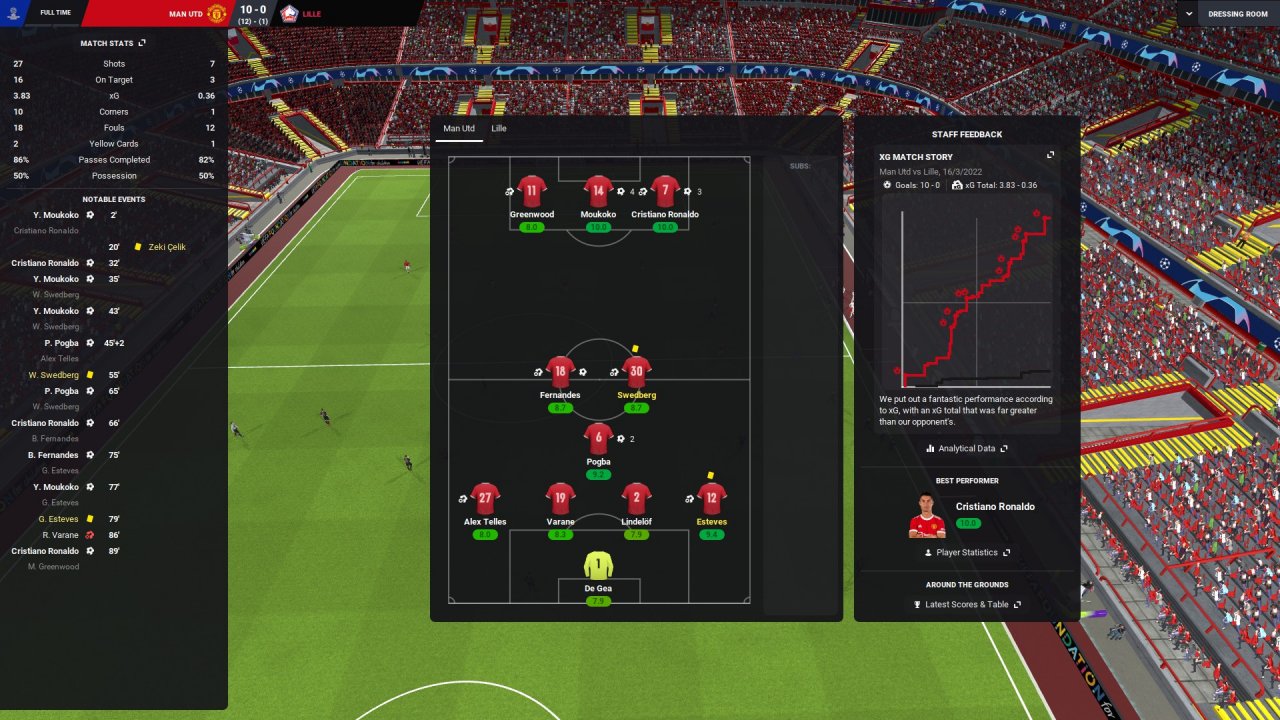
Task: Select the Man Utd lineup tab
Action: click(459, 129)
